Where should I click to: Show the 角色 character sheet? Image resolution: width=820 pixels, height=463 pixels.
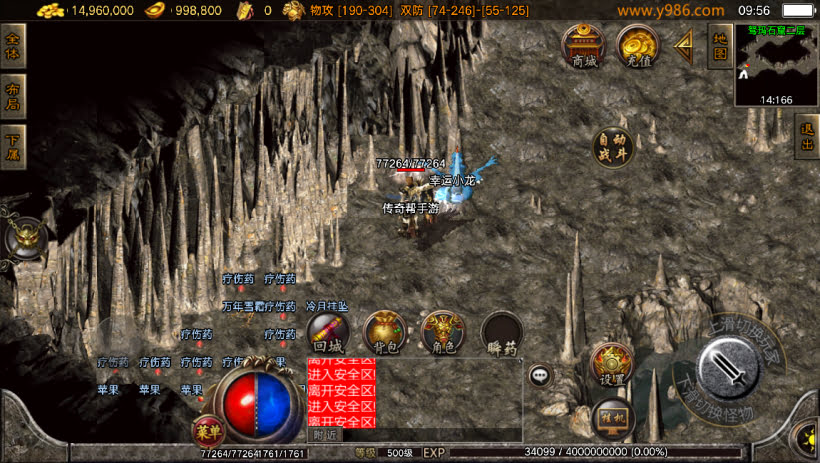[443, 334]
